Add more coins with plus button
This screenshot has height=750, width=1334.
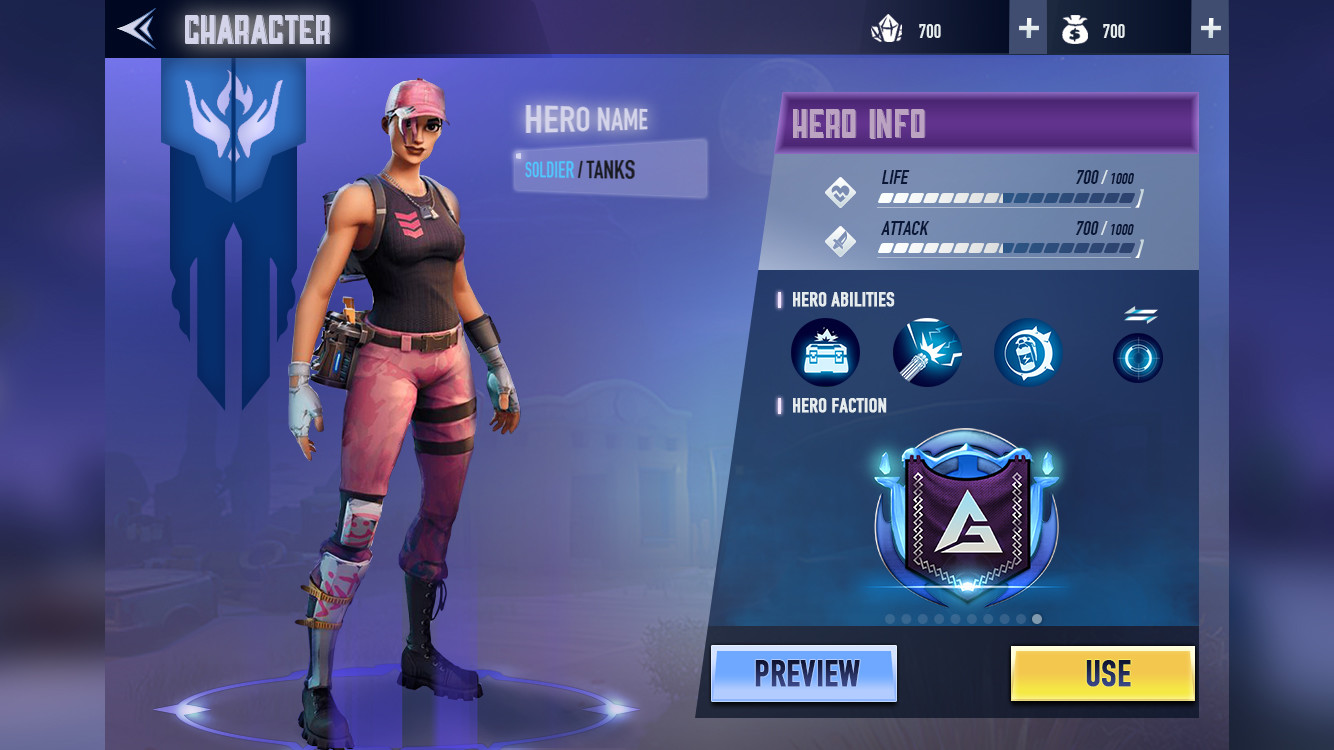[x=1210, y=29]
